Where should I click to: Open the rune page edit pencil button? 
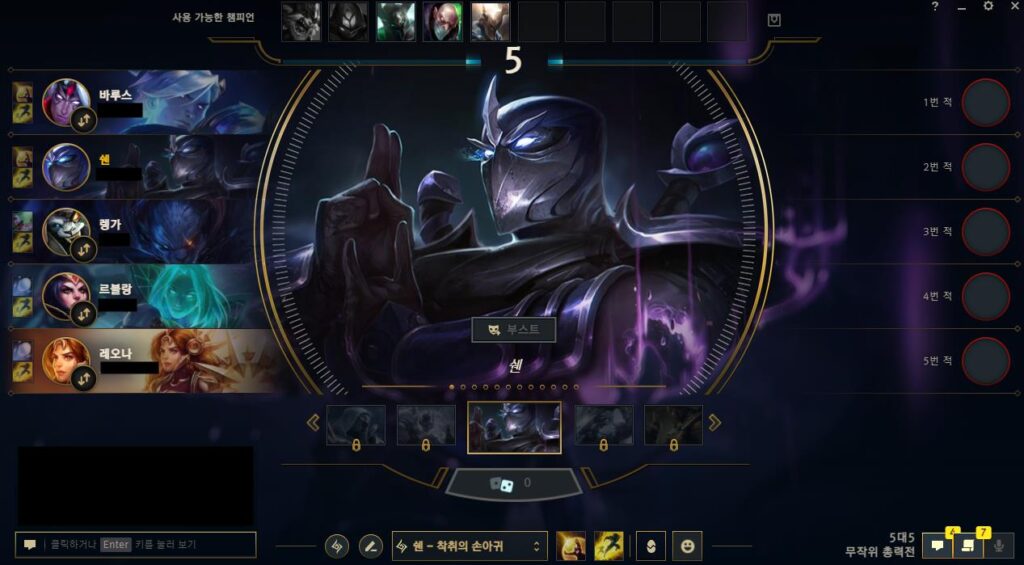[370, 546]
